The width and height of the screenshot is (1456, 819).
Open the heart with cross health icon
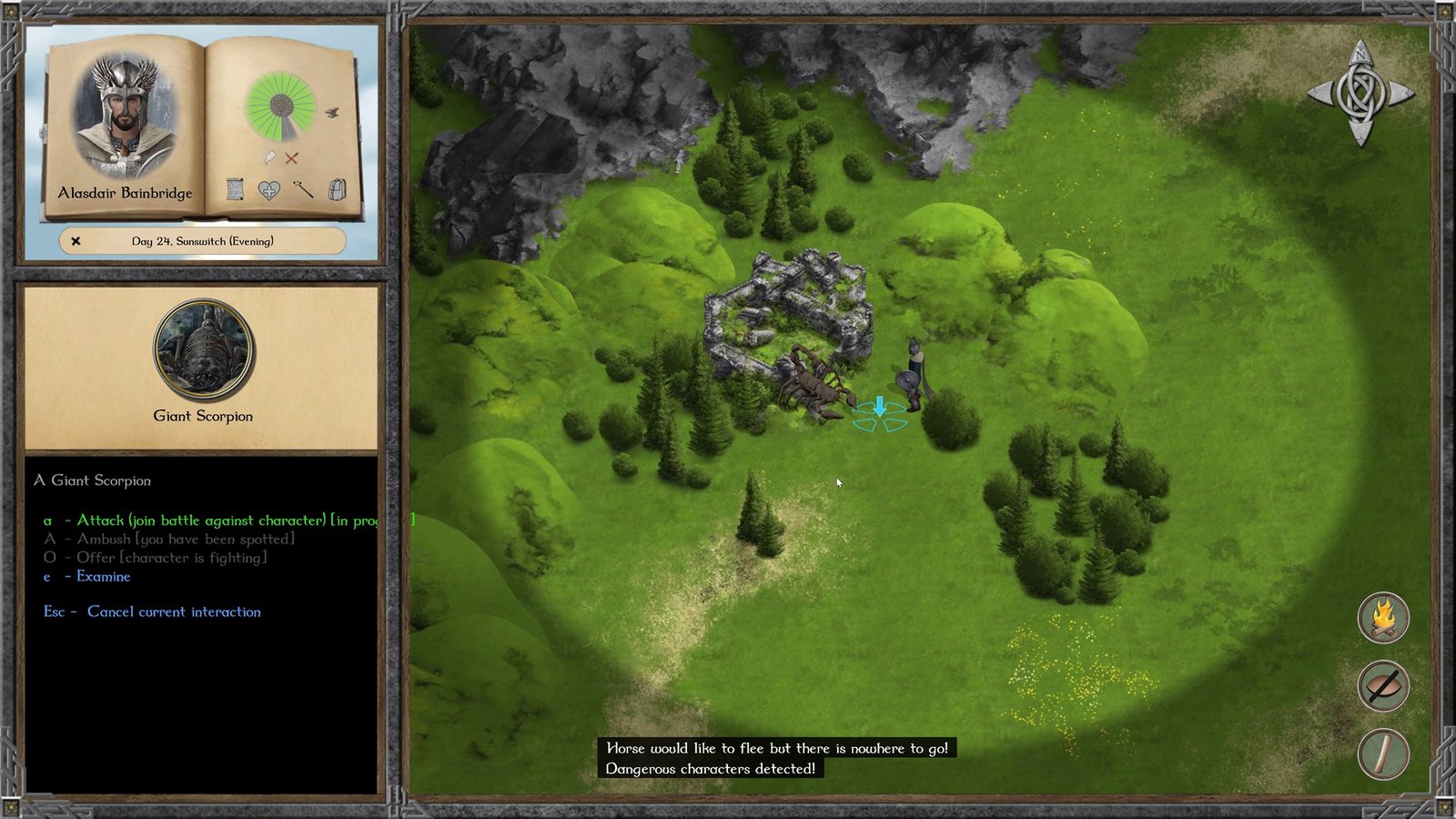point(268,190)
